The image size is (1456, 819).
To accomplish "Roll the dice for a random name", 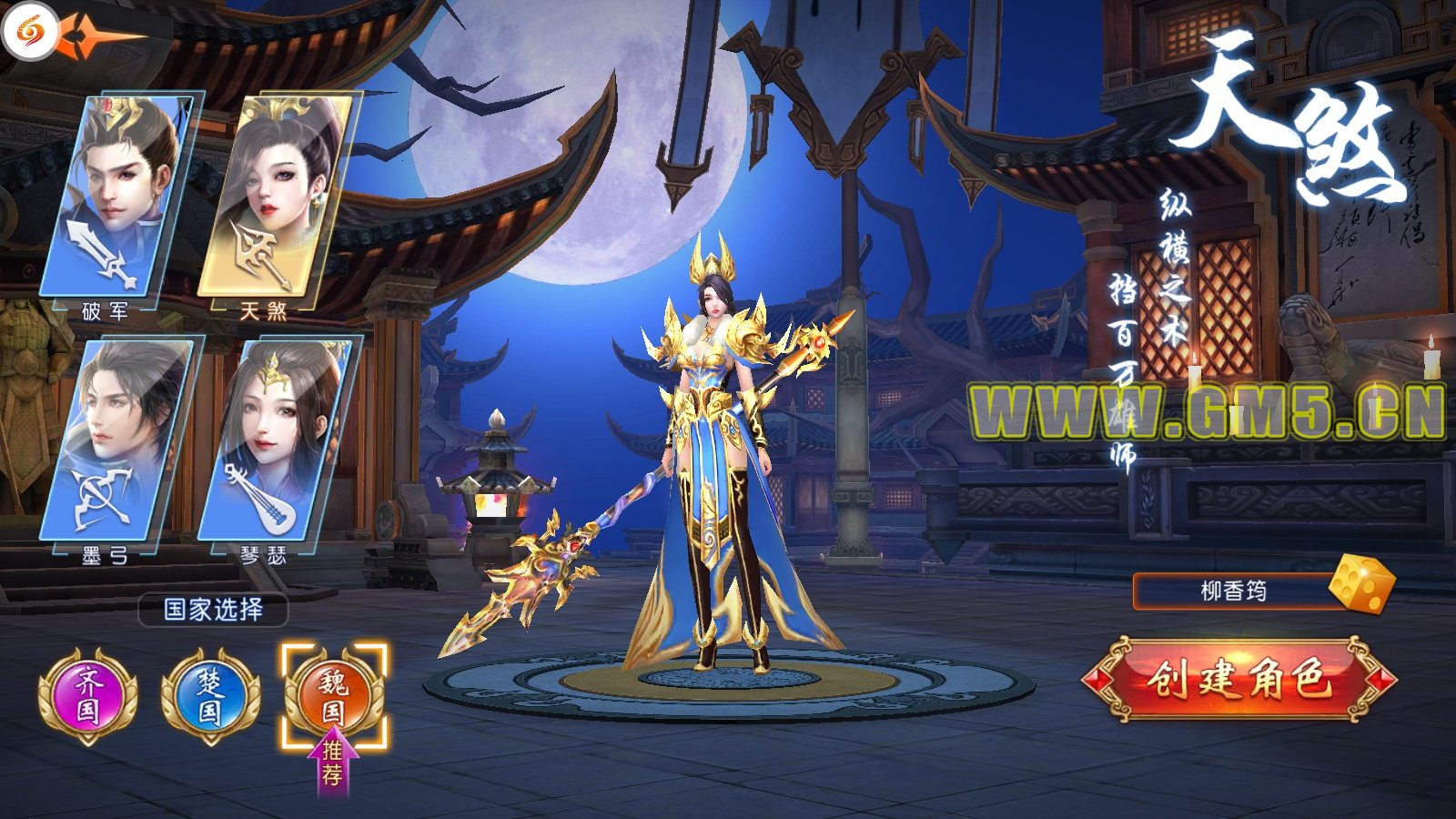I will coord(1361,584).
